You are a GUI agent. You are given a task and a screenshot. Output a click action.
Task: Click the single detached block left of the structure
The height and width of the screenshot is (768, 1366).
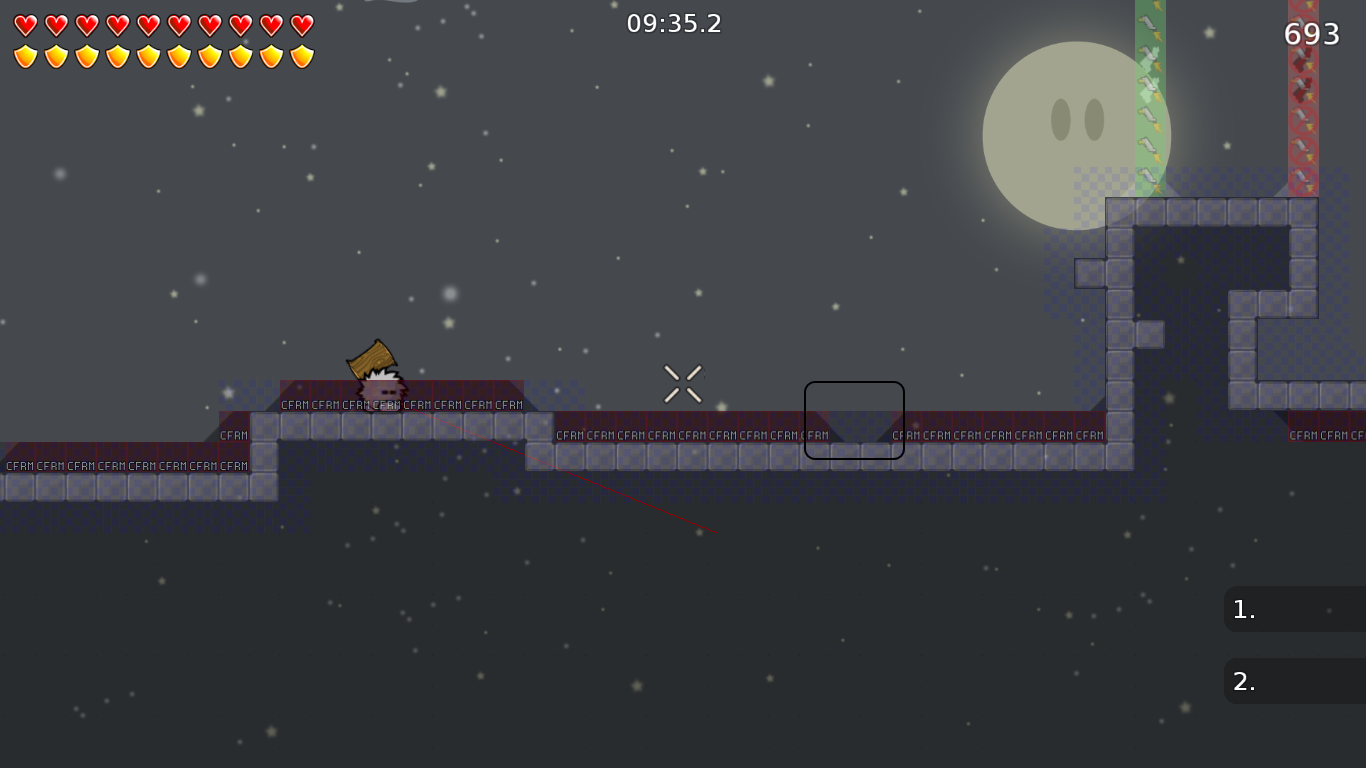pos(1090,271)
